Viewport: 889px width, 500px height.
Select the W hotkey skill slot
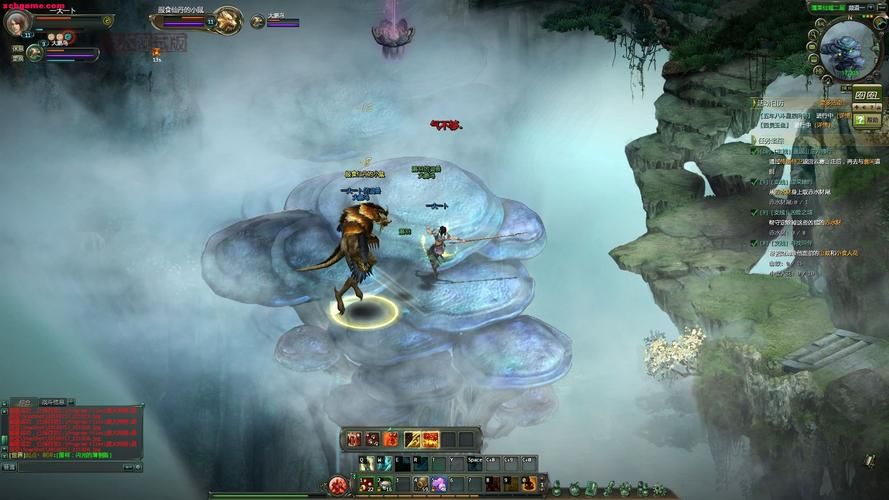[383, 464]
